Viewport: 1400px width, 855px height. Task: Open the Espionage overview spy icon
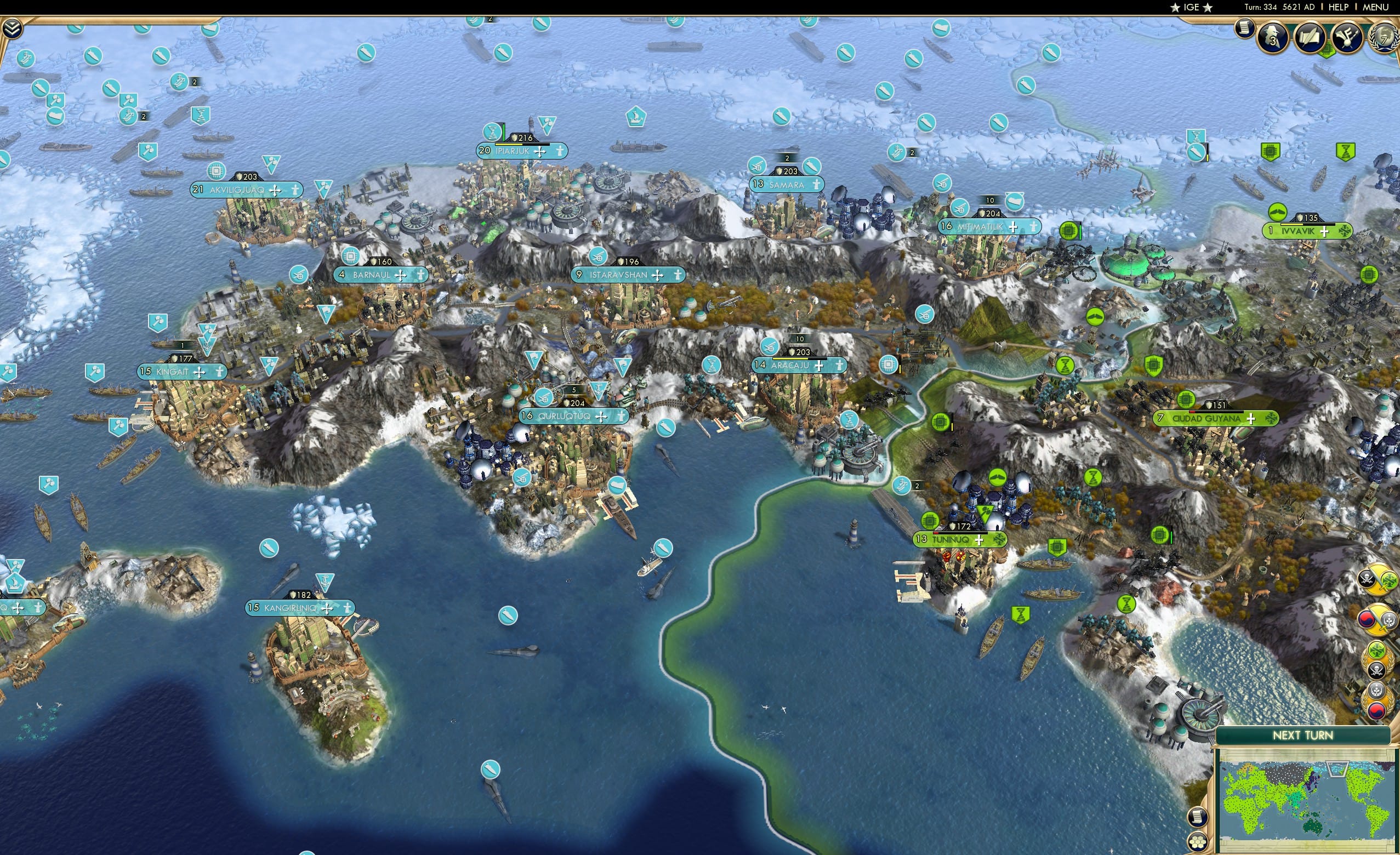pyautogui.click(x=1272, y=36)
